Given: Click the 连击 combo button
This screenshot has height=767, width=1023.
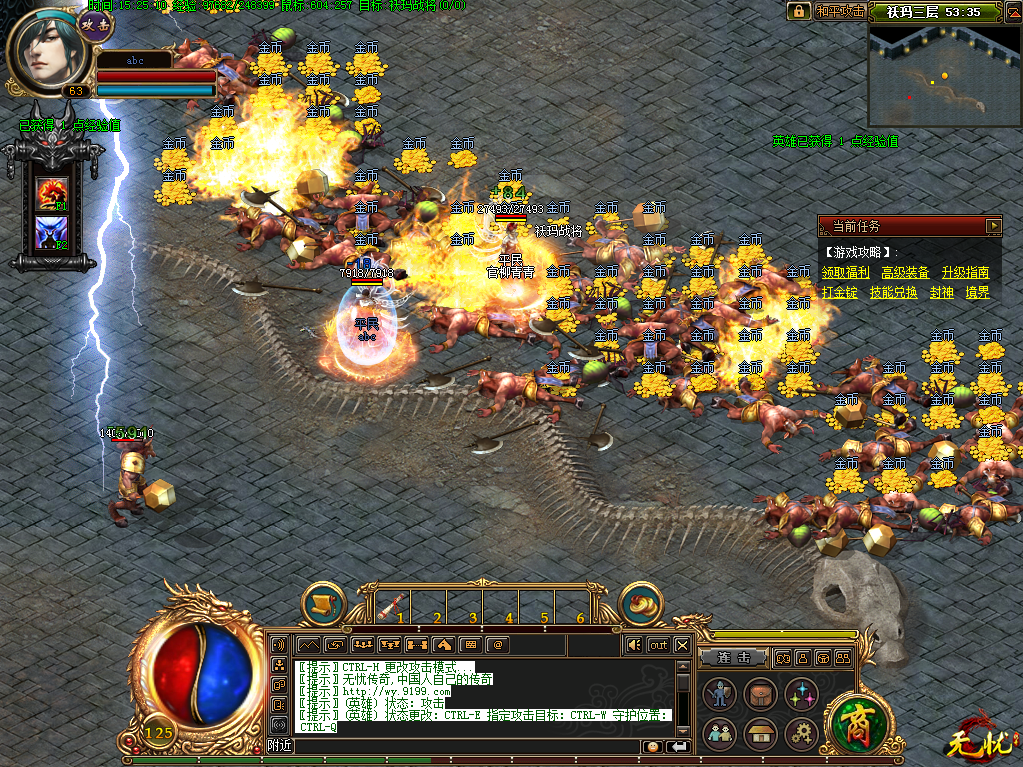Looking at the screenshot, I should pyautogui.click(x=735, y=657).
